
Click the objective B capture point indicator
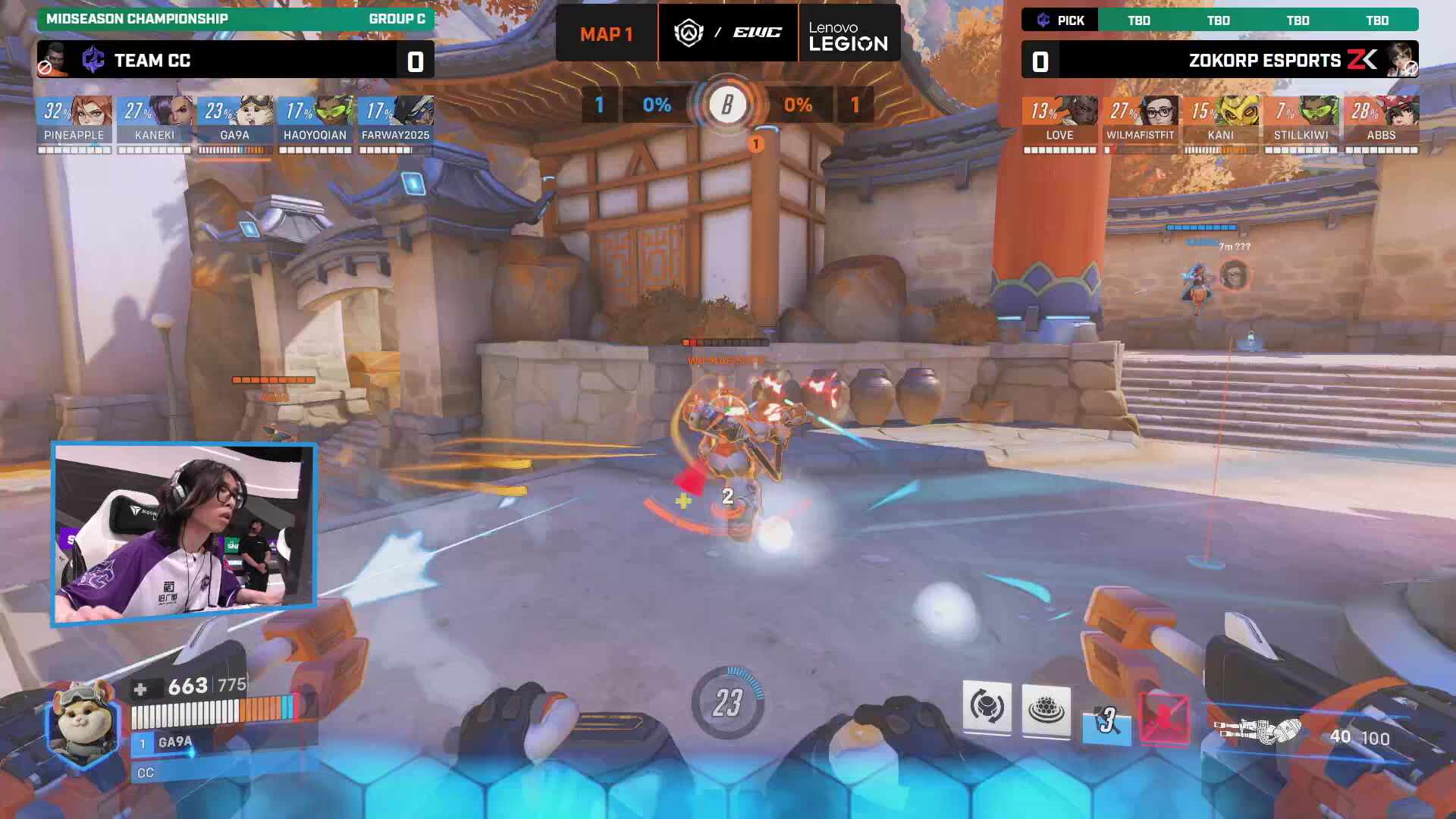coord(727,105)
